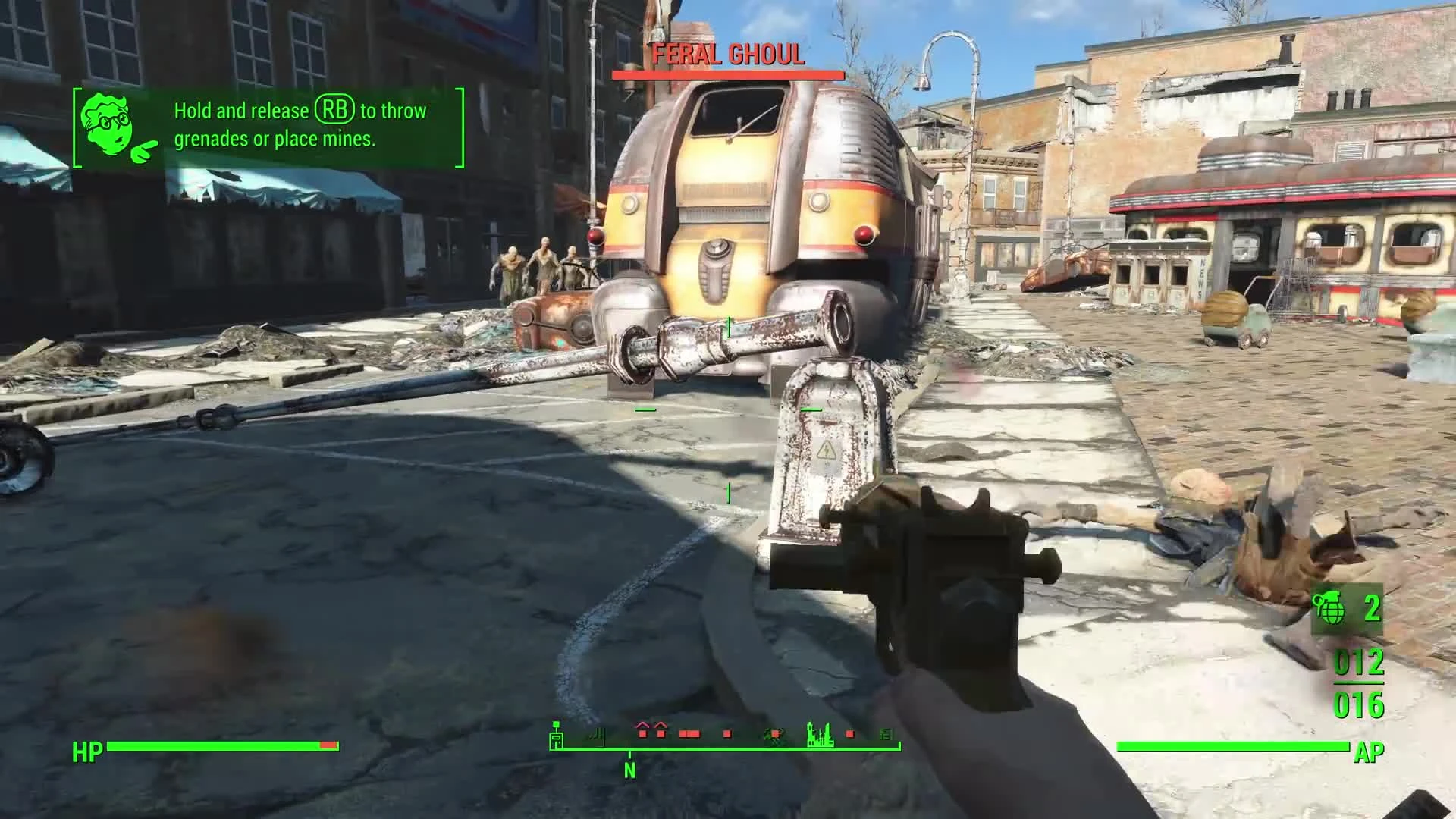The height and width of the screenshot is (819, 1456).
Task: Click the crosshair reticle at screen center
Action: (728, 409)
